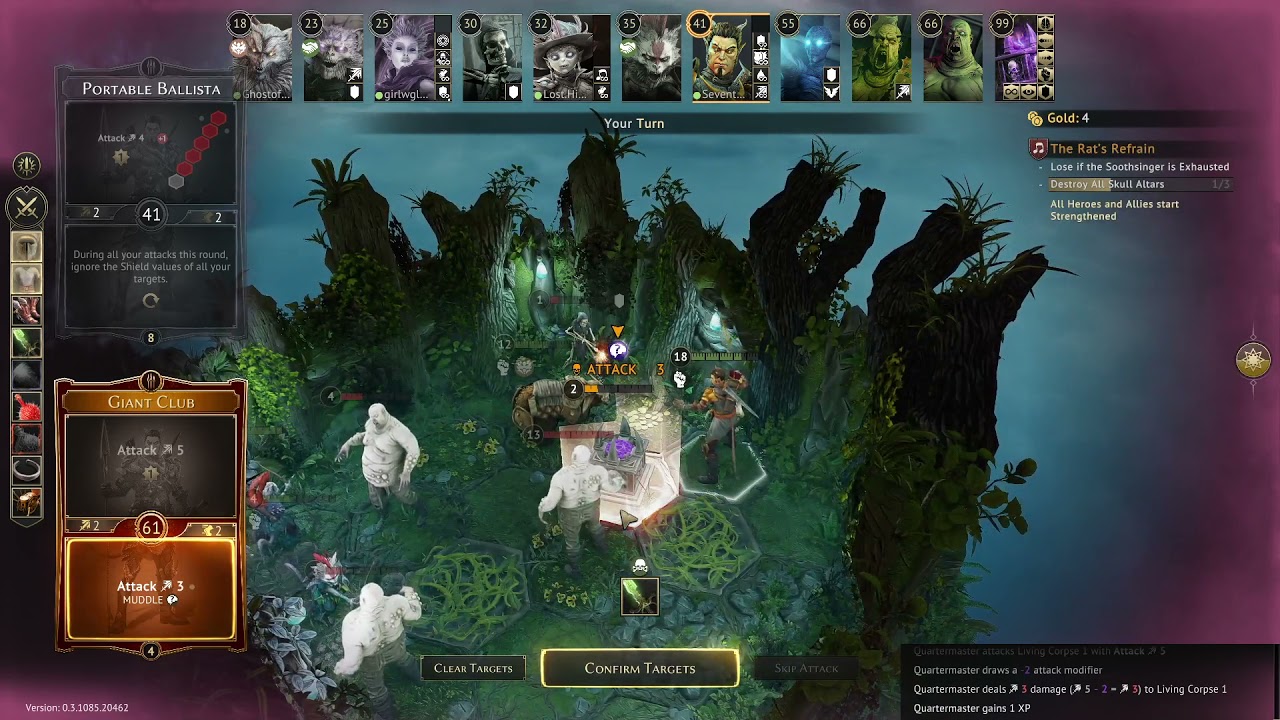Viewport: 1280px width, 720px height.
Task: Select the helmet equipment slot
Action: 26,246
